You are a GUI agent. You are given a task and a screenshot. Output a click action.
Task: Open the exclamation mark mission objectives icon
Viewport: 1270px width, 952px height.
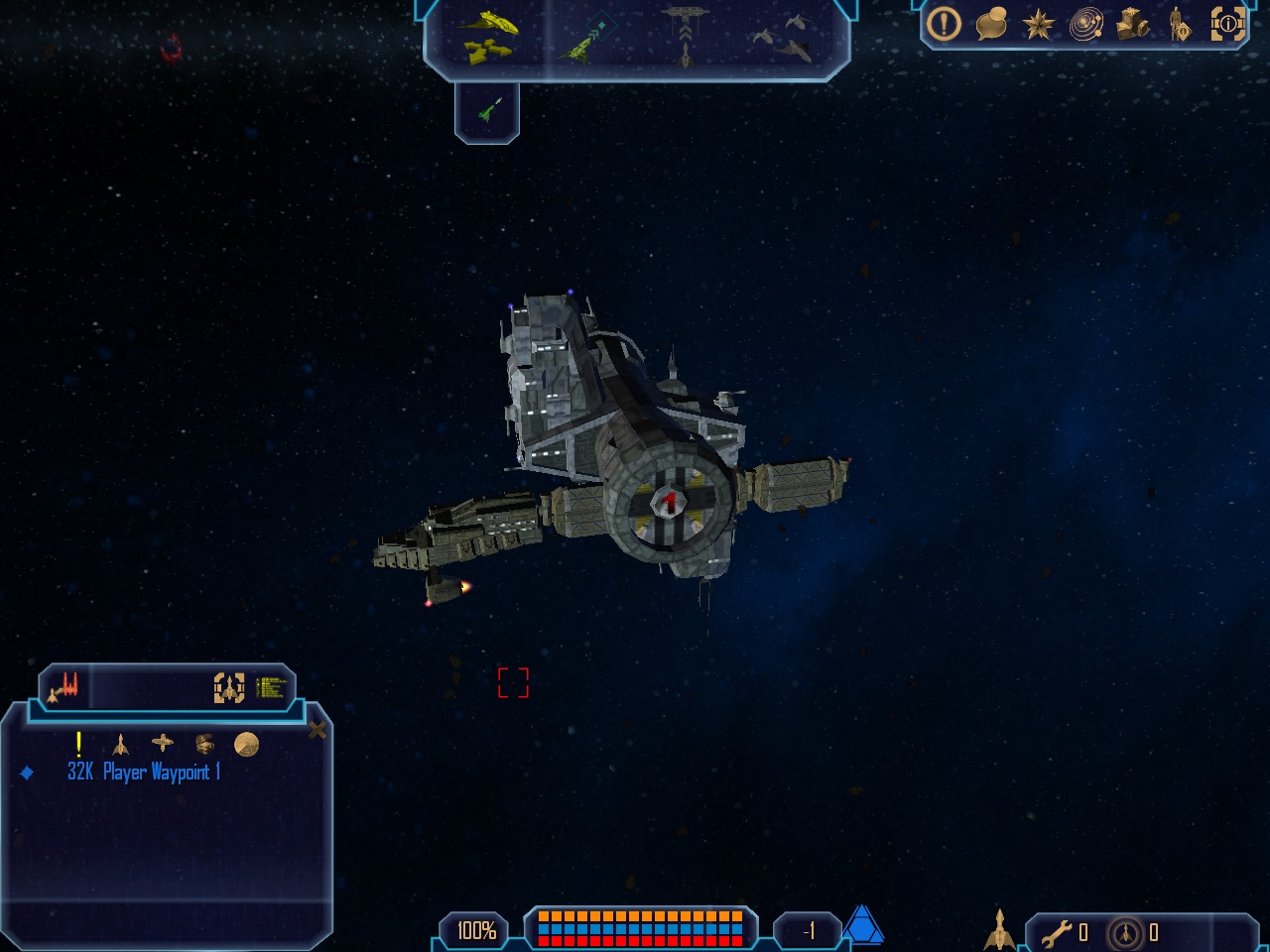944,24
